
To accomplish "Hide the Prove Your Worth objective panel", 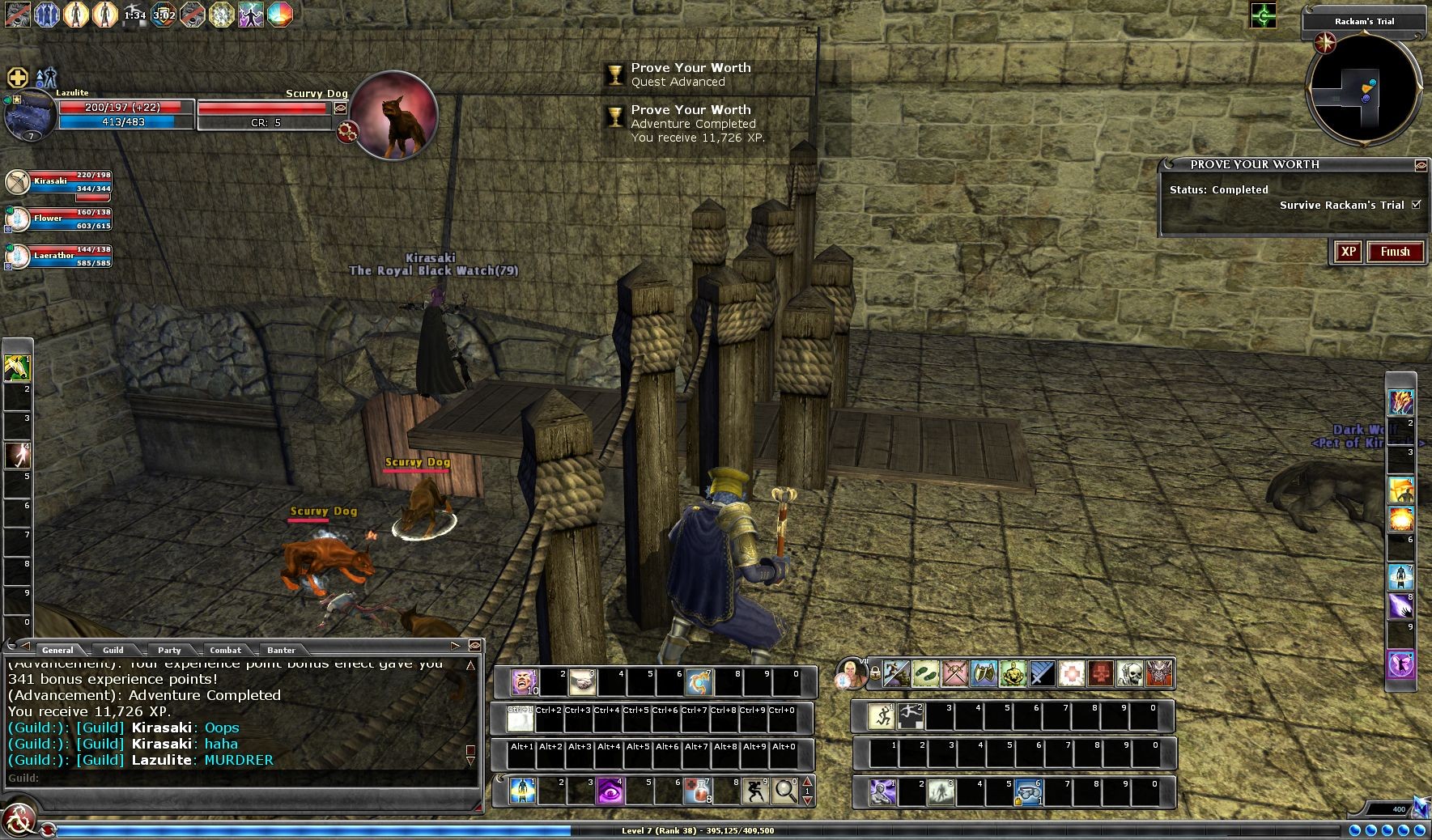I will pos(1420,165).
